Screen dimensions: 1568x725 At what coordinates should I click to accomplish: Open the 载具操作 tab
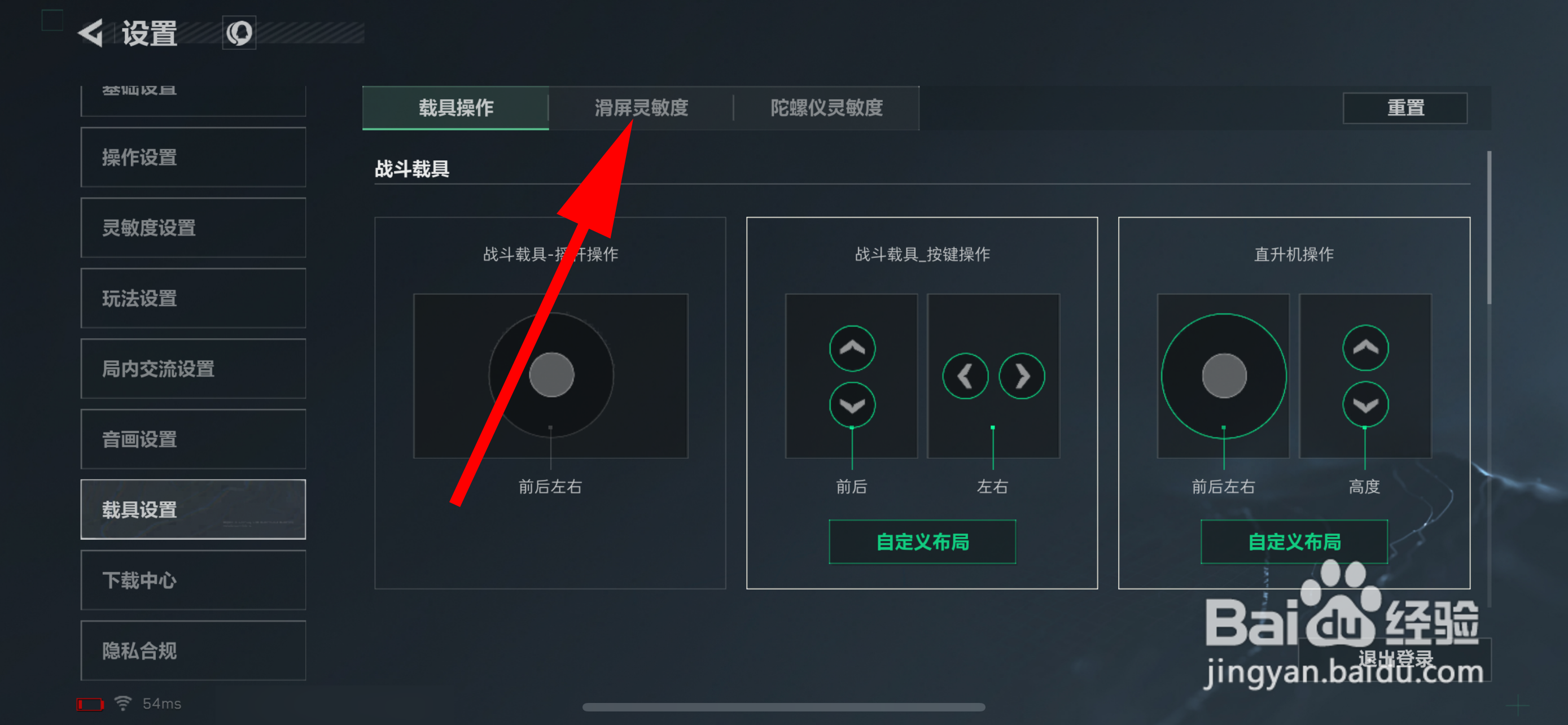tap(455, 108)
